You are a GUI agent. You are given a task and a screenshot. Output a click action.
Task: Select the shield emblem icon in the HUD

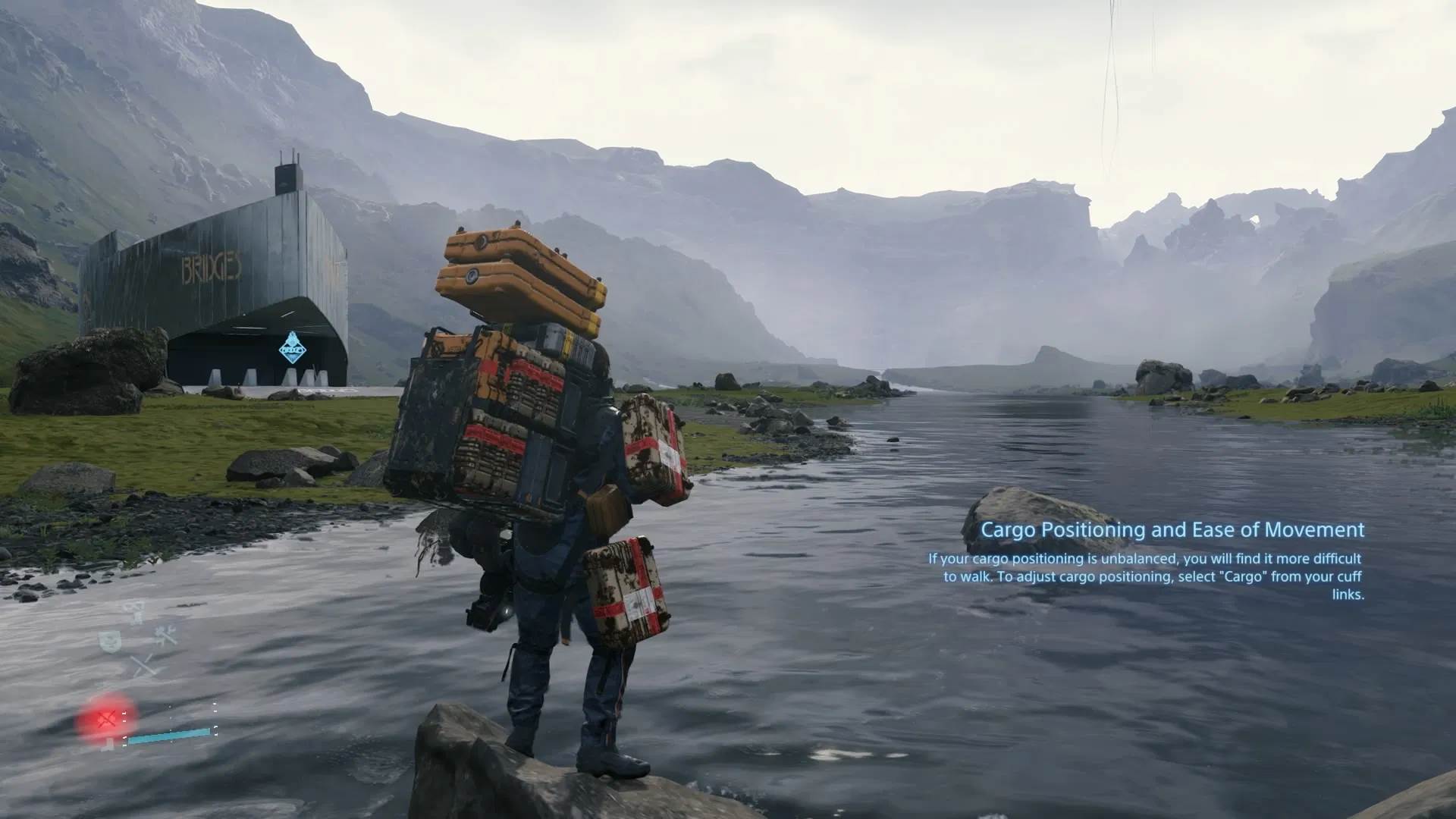(x=110, y=642)
